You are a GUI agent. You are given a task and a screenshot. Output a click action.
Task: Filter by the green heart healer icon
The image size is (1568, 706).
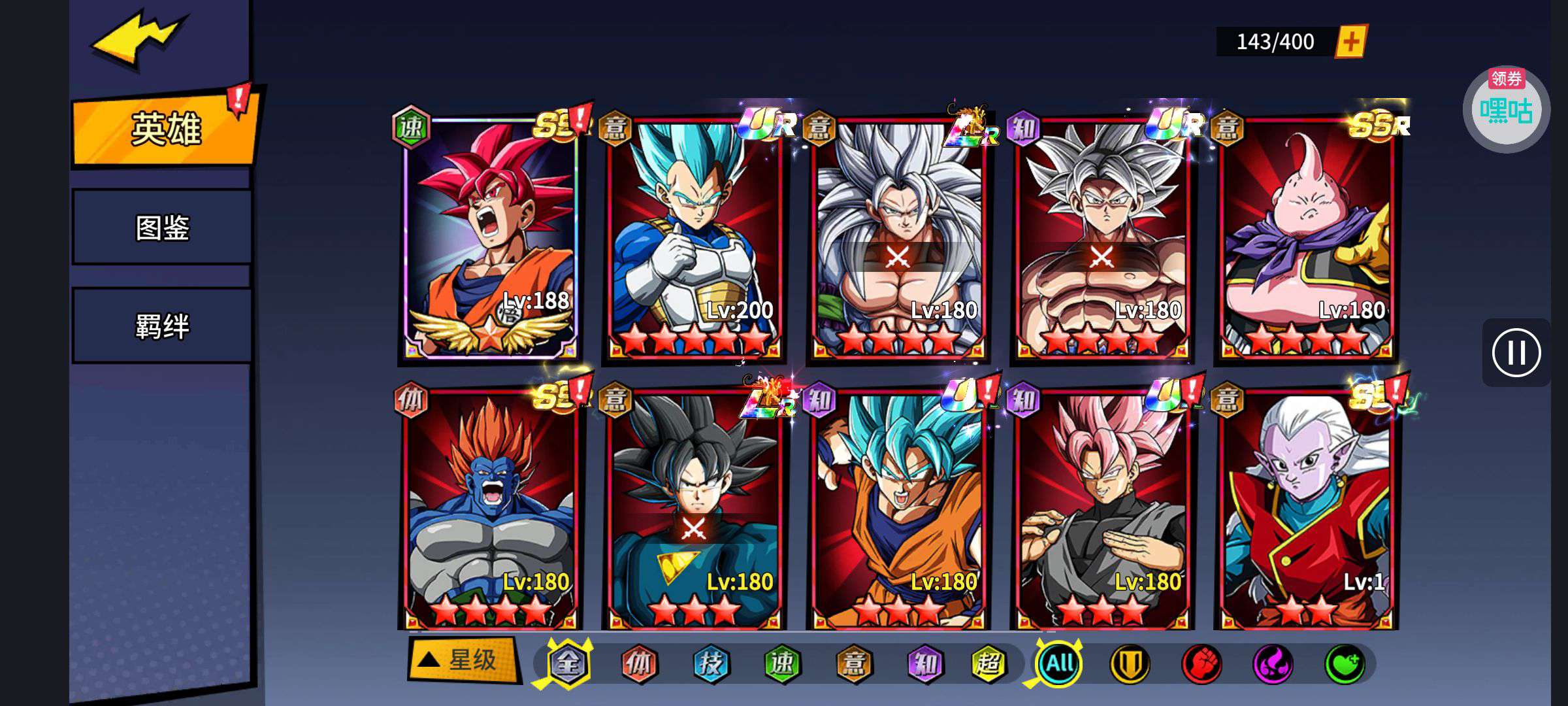(1344, 664)
